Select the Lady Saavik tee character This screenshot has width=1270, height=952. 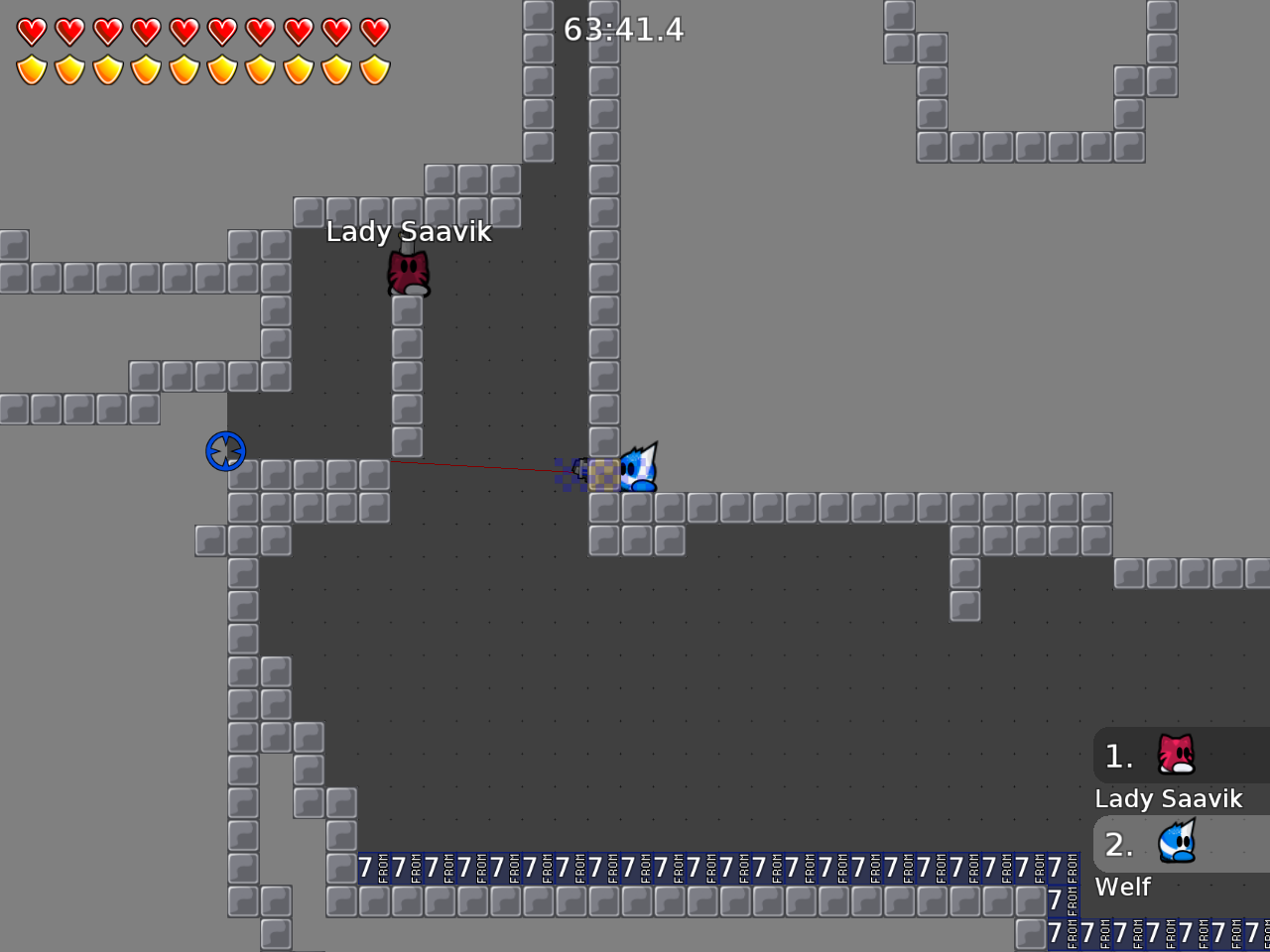(x=407, y=271)
